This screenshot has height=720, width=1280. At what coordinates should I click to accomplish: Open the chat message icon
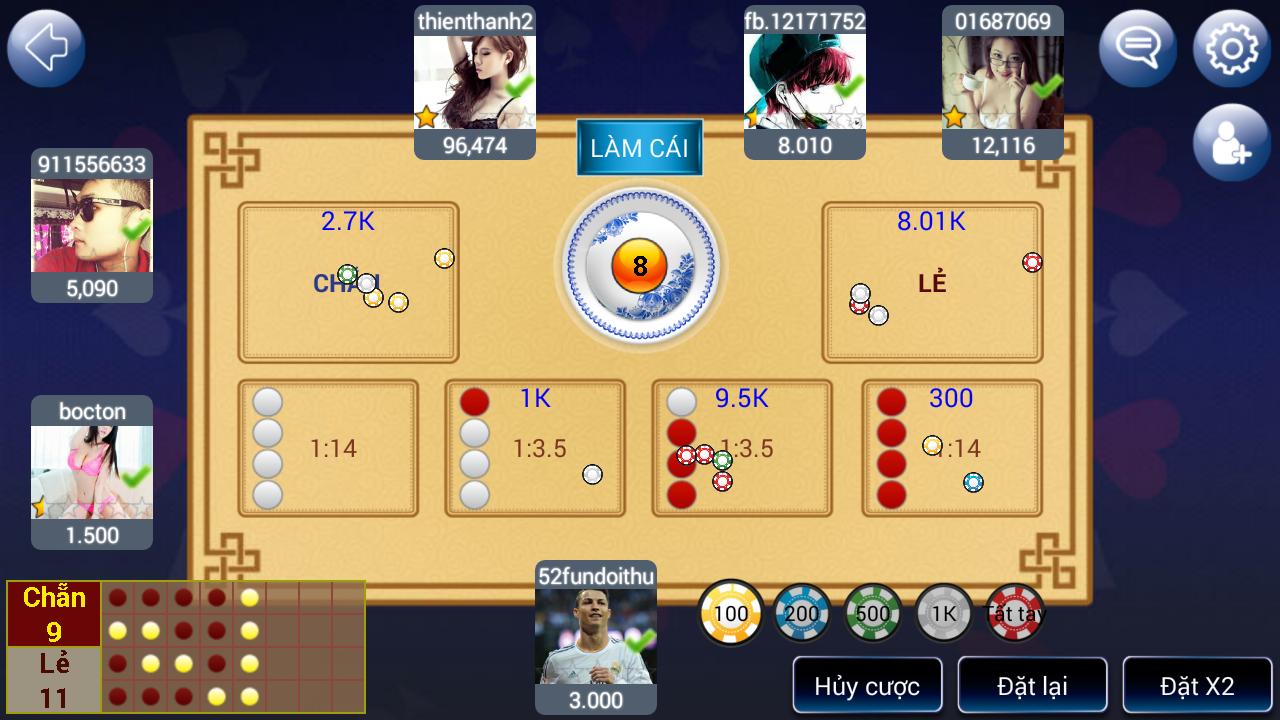point(1140,47)
